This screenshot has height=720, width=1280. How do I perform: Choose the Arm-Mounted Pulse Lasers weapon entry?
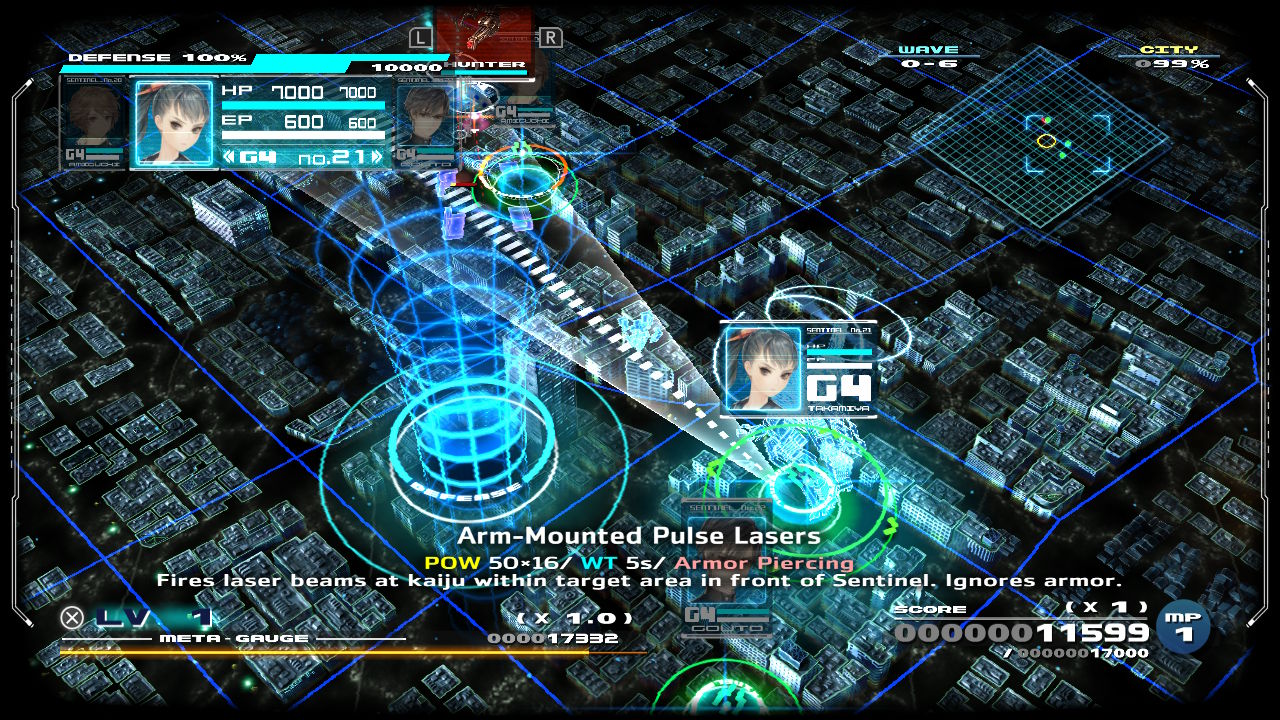(639, 537)
